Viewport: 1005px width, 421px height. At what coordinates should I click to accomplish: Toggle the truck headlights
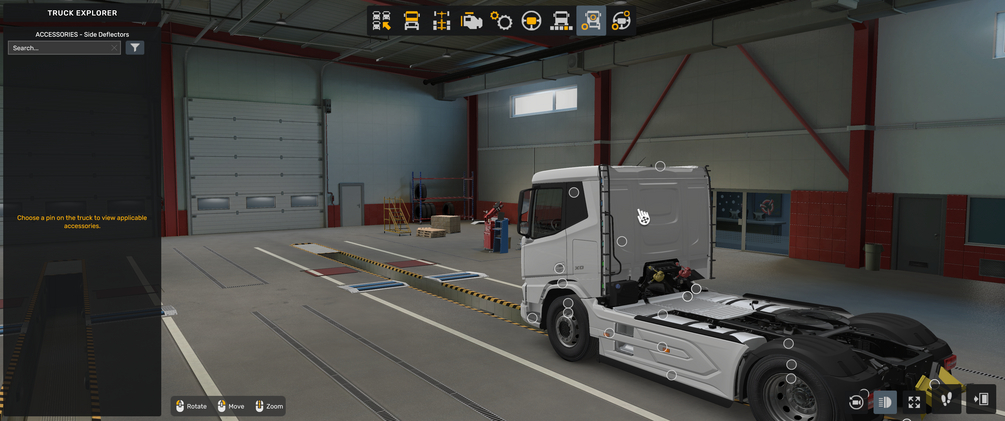[x=885, y=401]
